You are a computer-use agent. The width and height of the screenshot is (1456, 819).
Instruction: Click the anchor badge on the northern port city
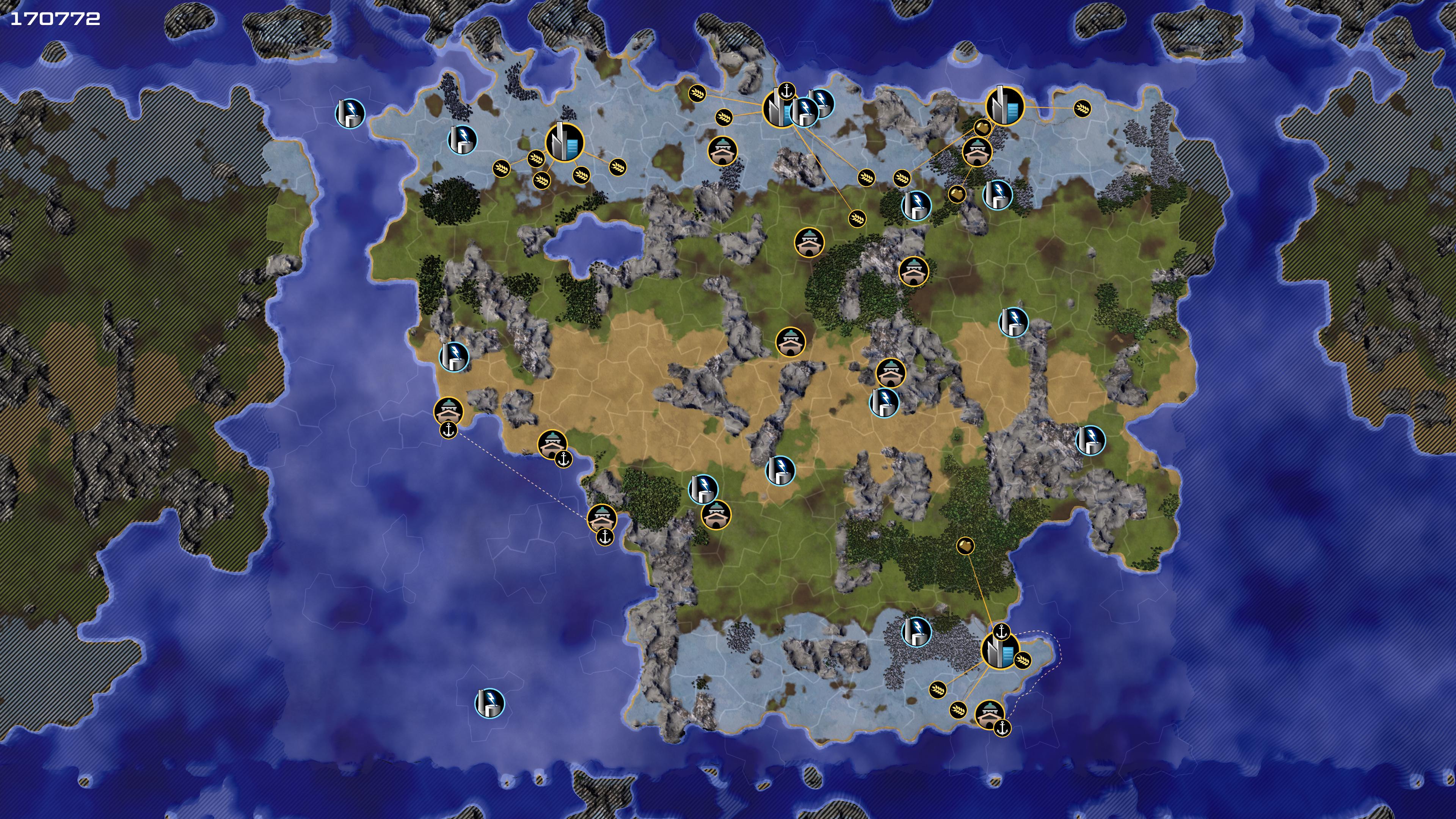point(787,91)
